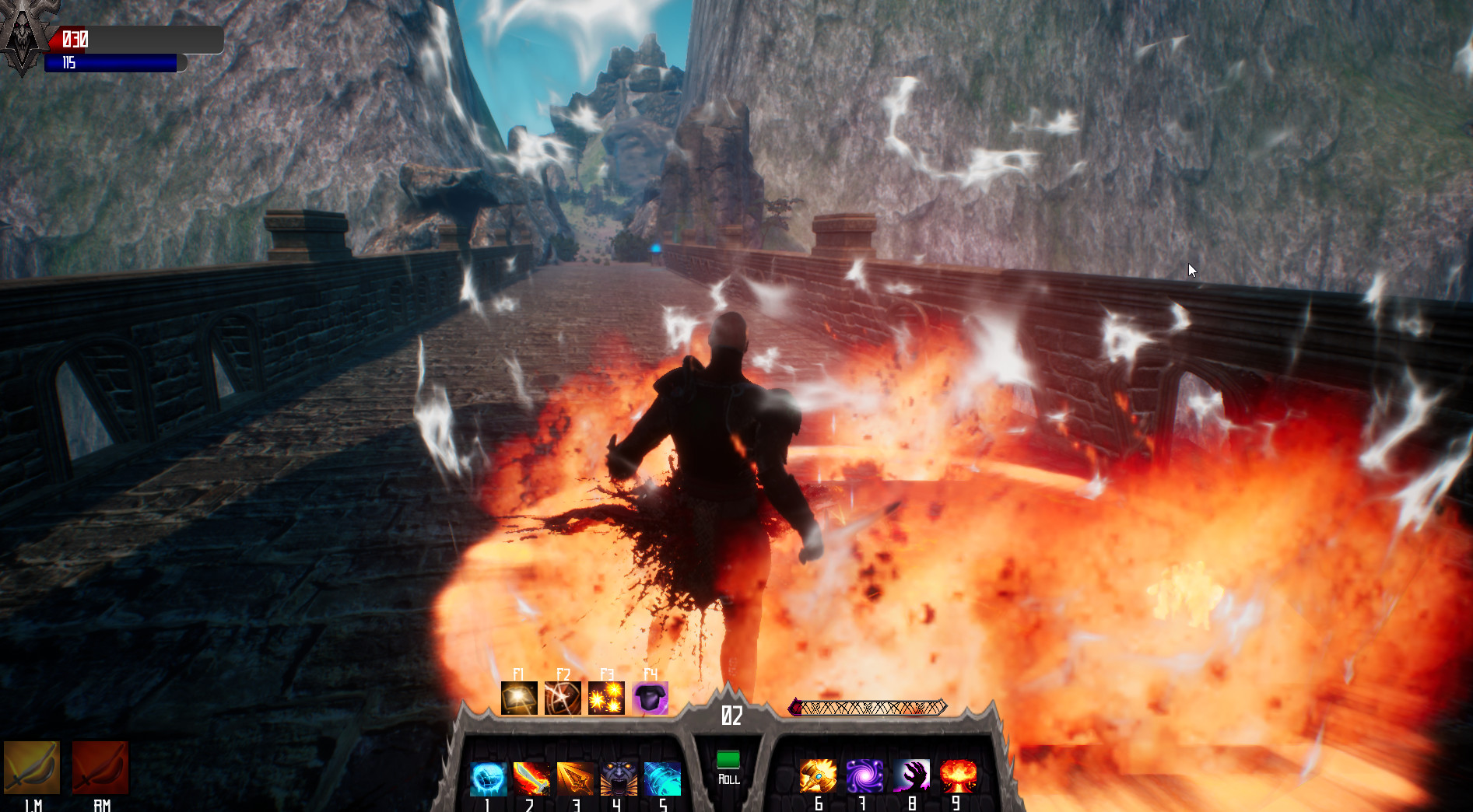The image size is (1473, 812).
Task: Activate the cracked shield item bound to F2
Action: [x=563, y=698]
